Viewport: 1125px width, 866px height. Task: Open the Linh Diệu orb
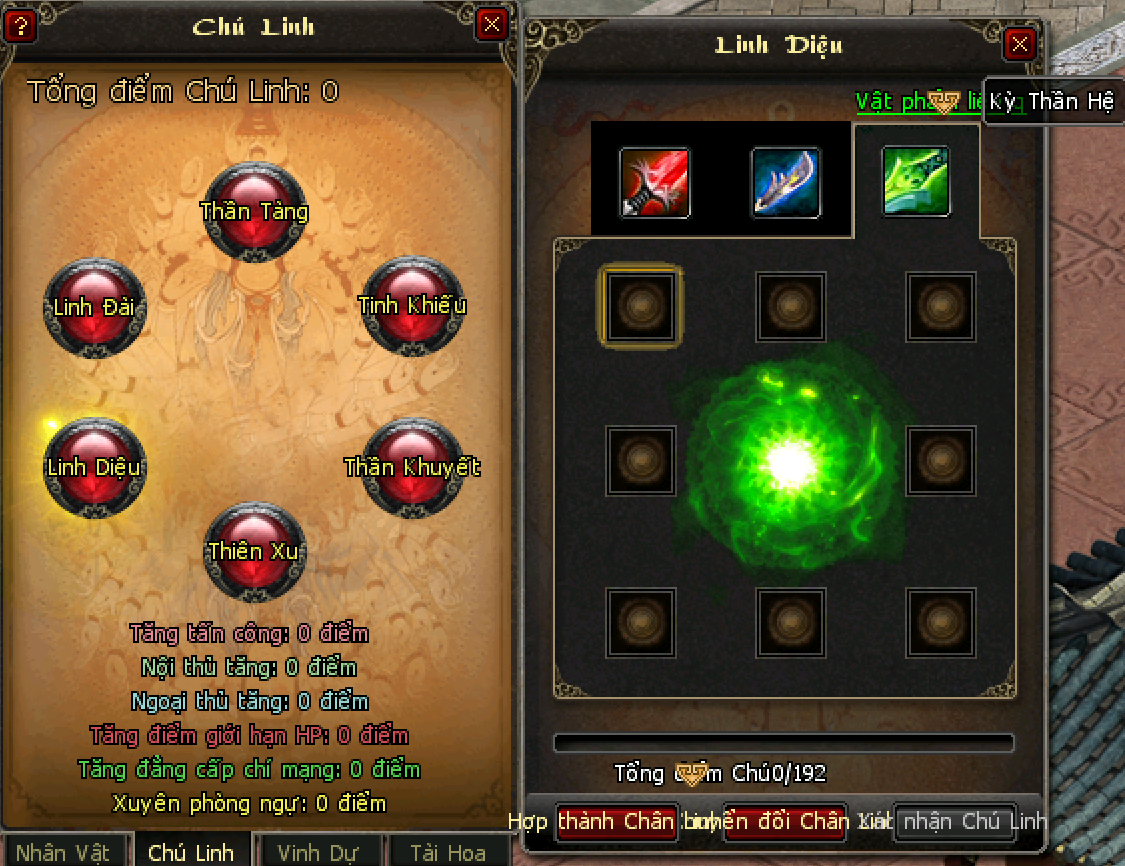pos(94,467)
